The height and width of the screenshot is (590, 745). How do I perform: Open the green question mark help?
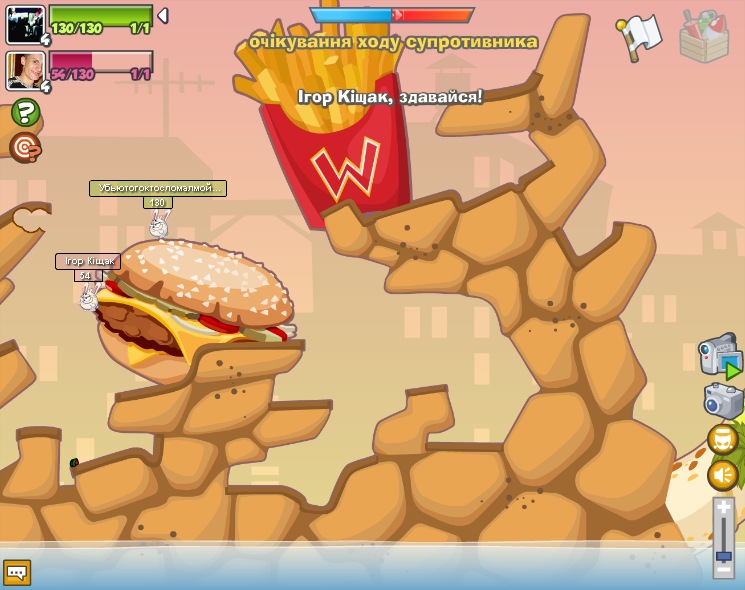click(25, 113)
